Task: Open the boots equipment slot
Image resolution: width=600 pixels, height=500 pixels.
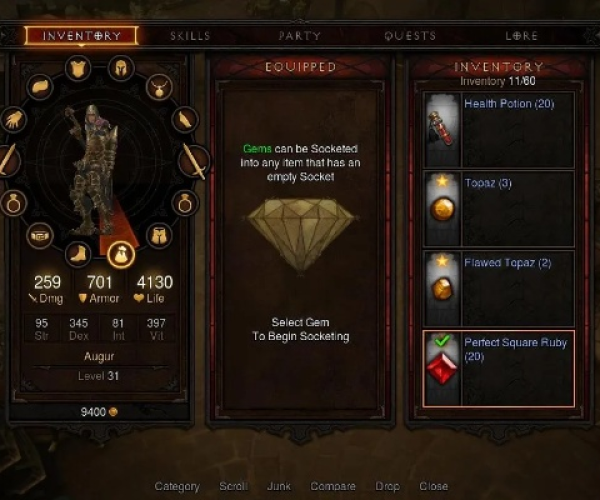Action: coord(79,252)
